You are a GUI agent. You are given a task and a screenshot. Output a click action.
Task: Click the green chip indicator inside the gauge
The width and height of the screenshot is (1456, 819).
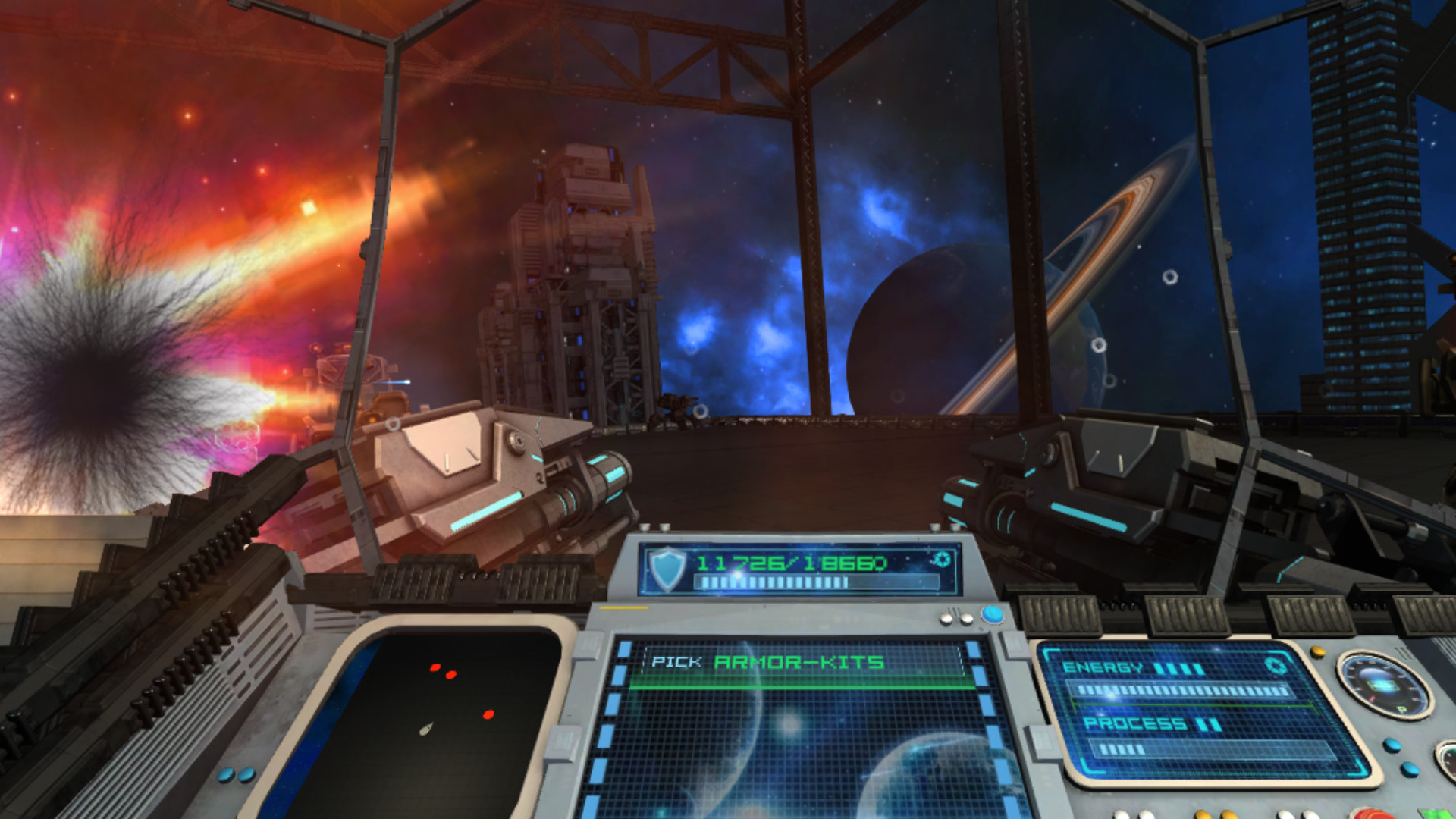pyautogui.click(x=1382, y=685)
